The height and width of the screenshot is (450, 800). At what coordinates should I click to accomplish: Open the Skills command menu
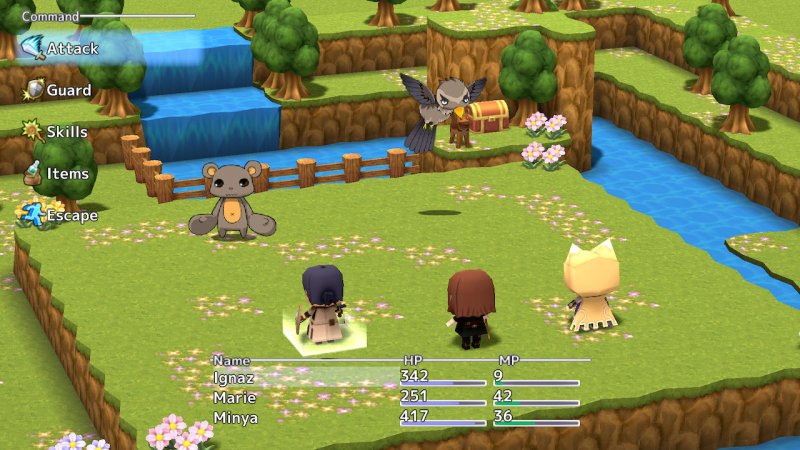(66, 132)
